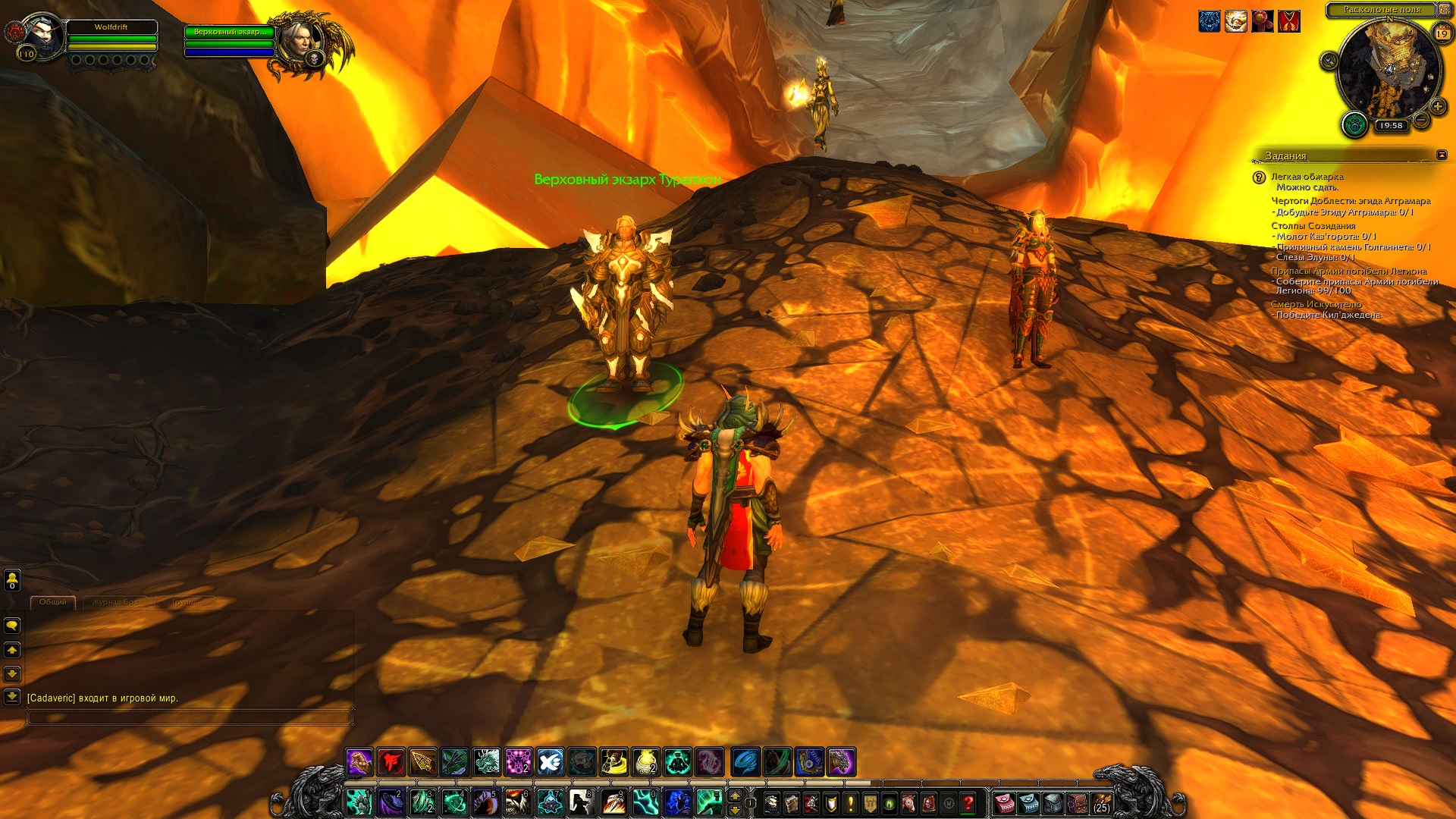
Task: Collapse the Задания quest tracker
Action: point(1442,155)
